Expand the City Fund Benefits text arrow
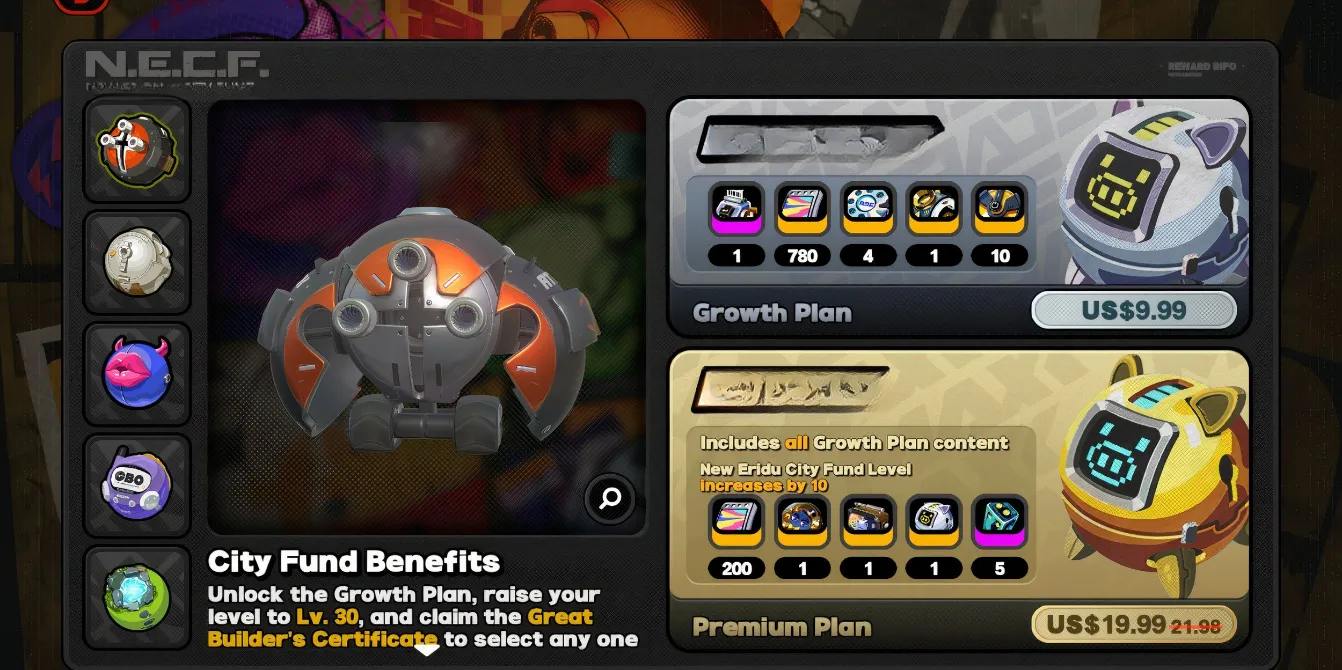 click(427, 650)
